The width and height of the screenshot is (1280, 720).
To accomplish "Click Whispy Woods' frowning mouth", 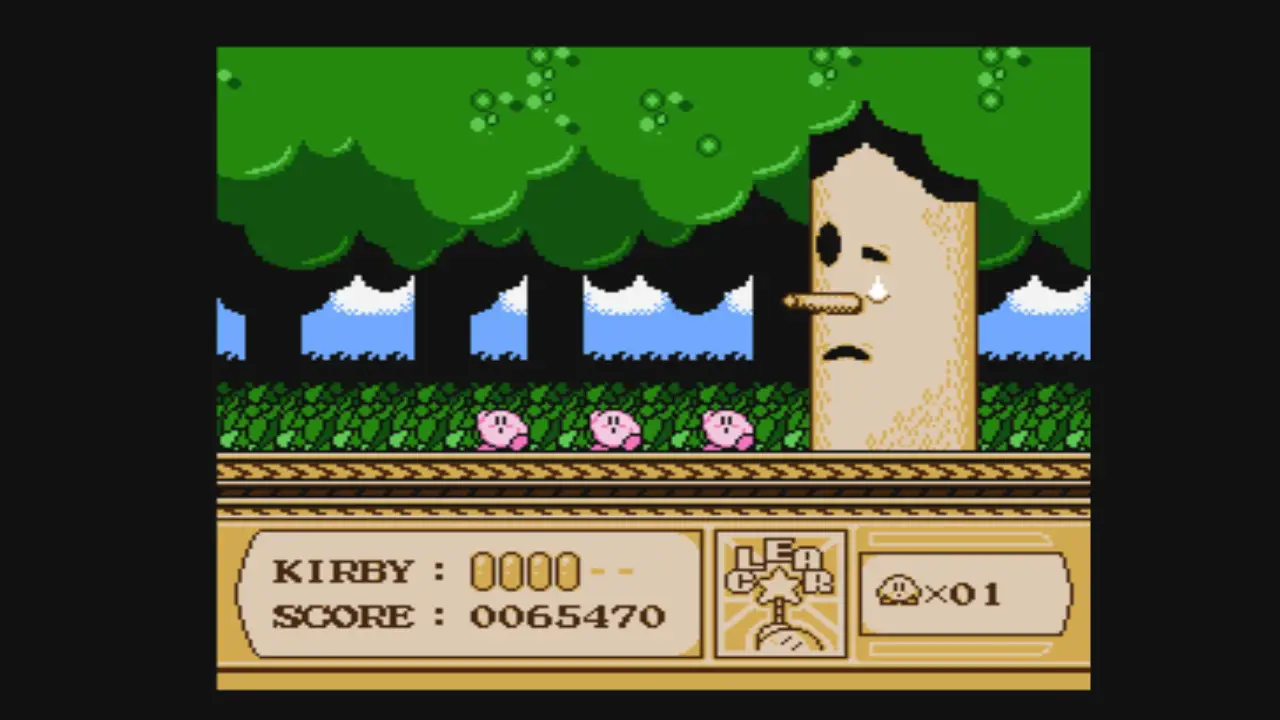I will pyautogui.click(x=848, y=351).
